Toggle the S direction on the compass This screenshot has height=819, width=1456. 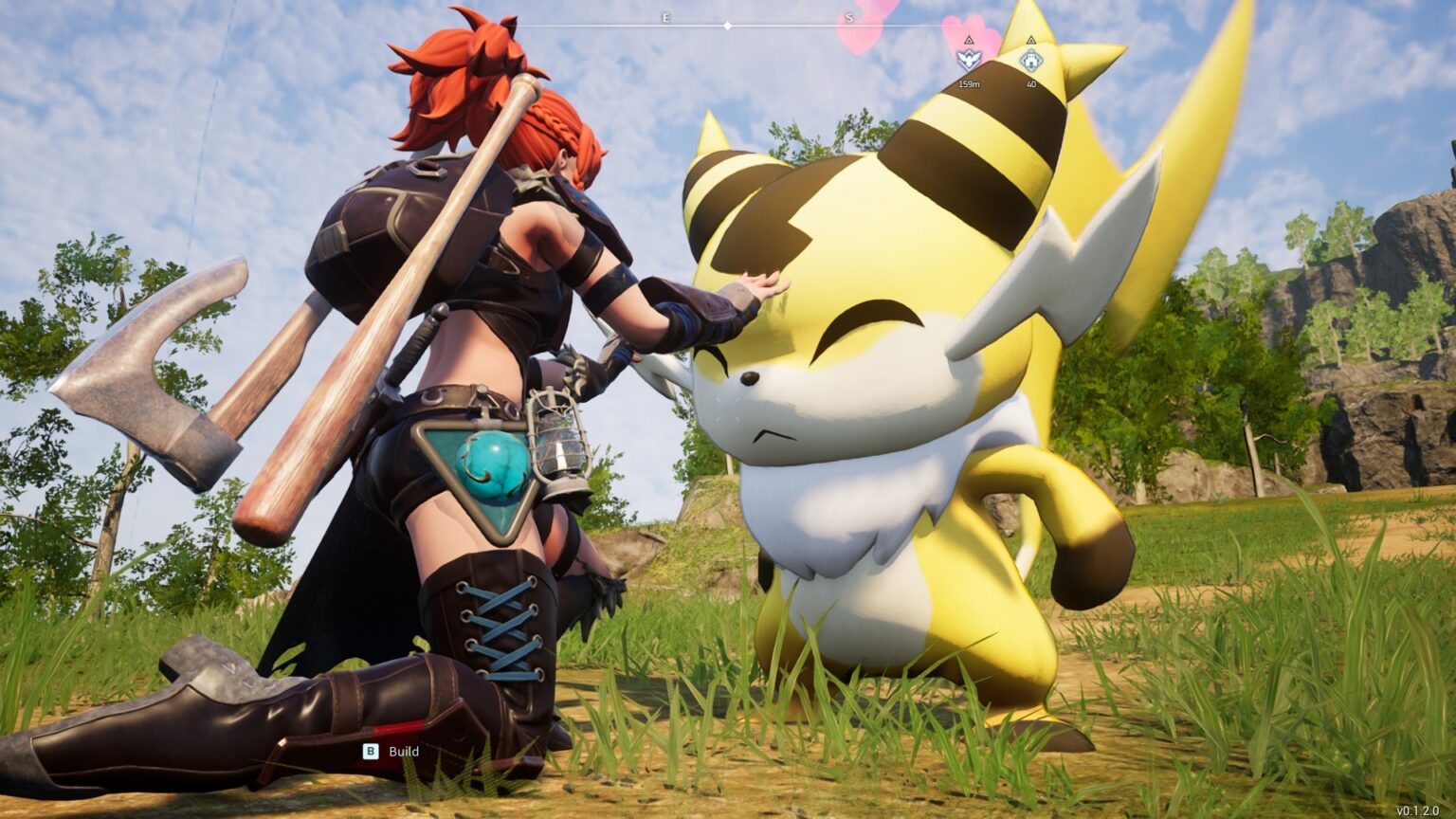851,17
